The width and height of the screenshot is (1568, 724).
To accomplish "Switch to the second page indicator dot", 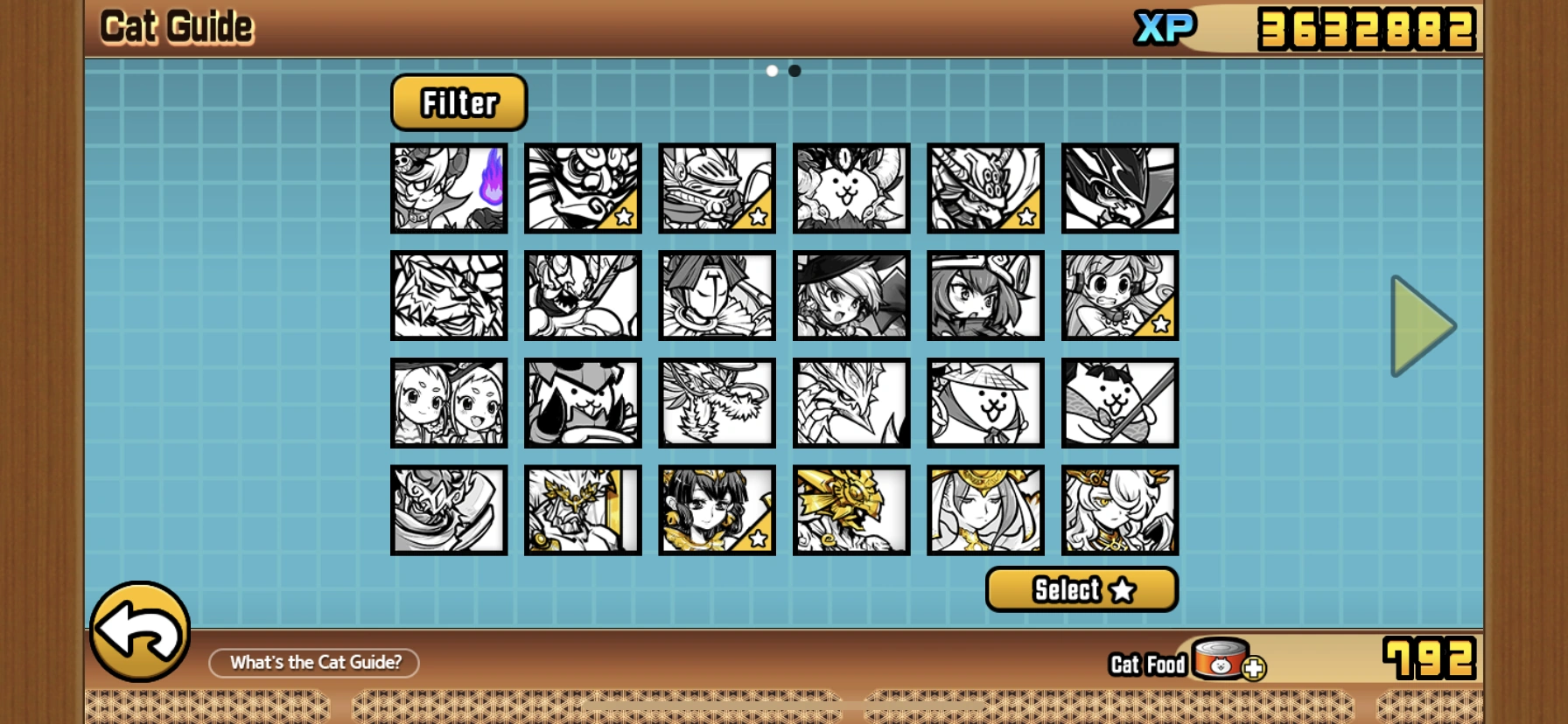I will click(794, 71).
